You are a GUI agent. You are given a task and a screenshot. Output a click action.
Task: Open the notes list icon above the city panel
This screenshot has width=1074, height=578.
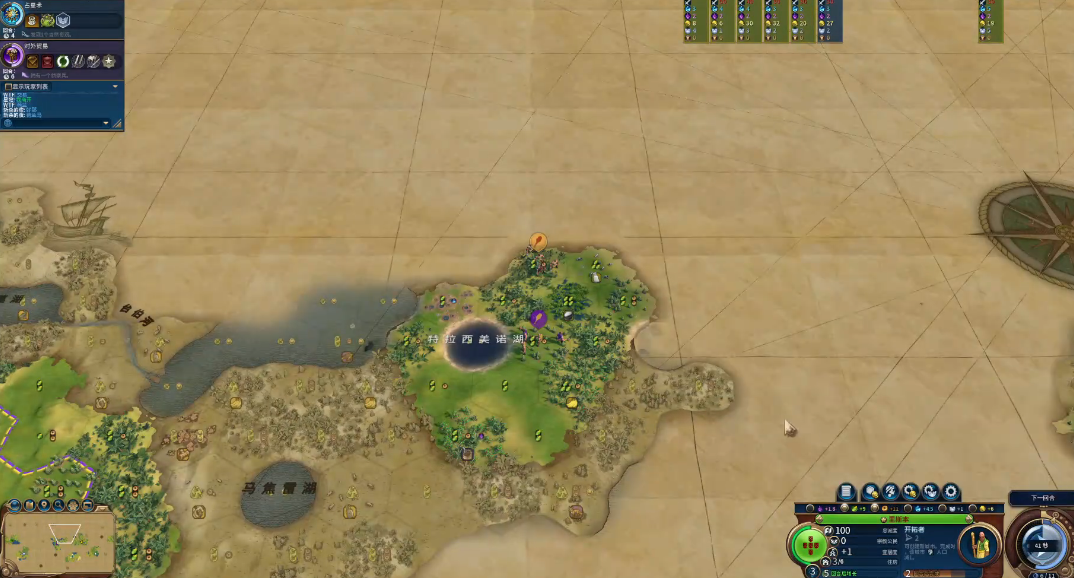tap(847, 492)
